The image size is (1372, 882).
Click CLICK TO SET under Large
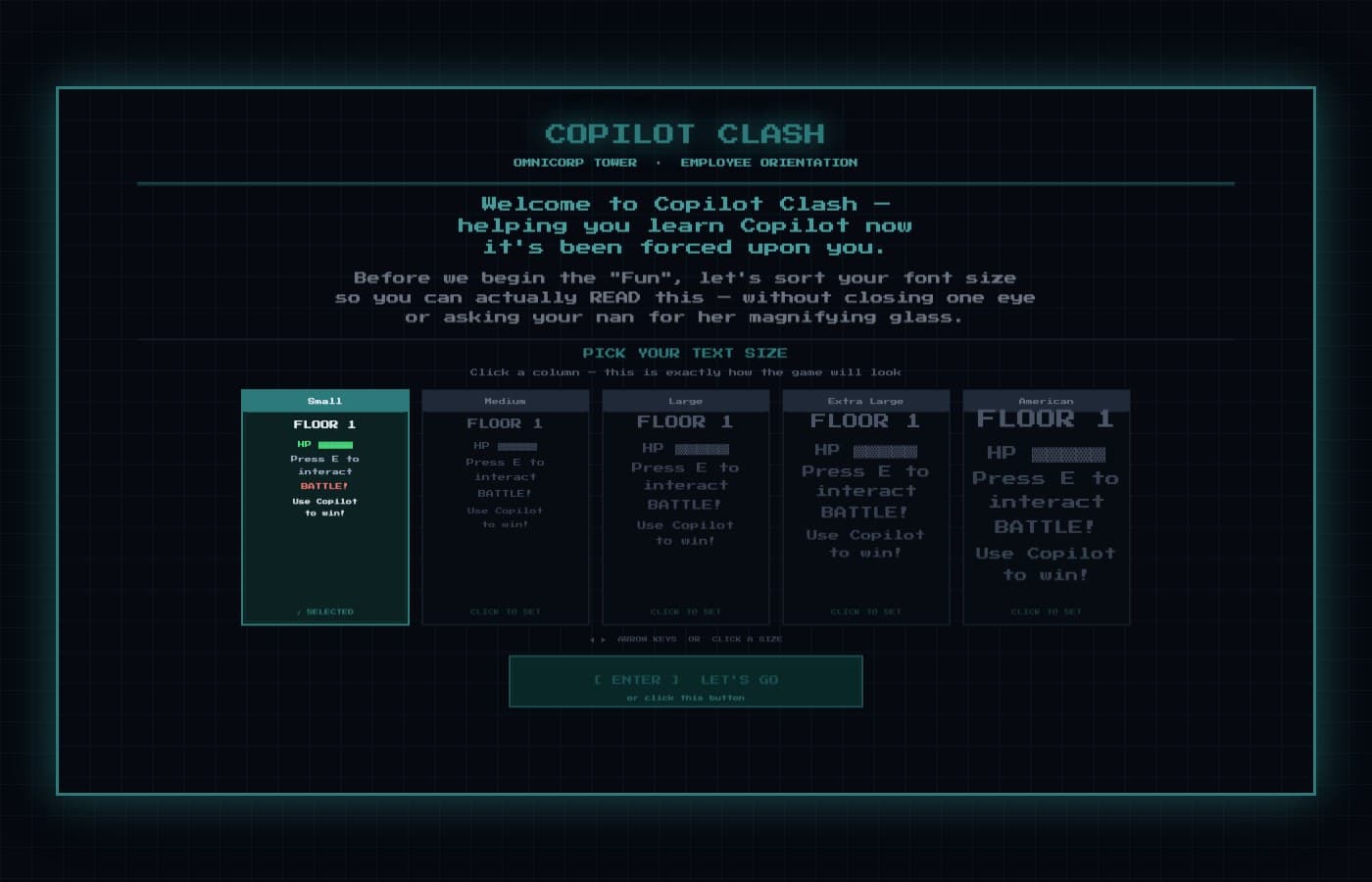[x=685, y=611]
